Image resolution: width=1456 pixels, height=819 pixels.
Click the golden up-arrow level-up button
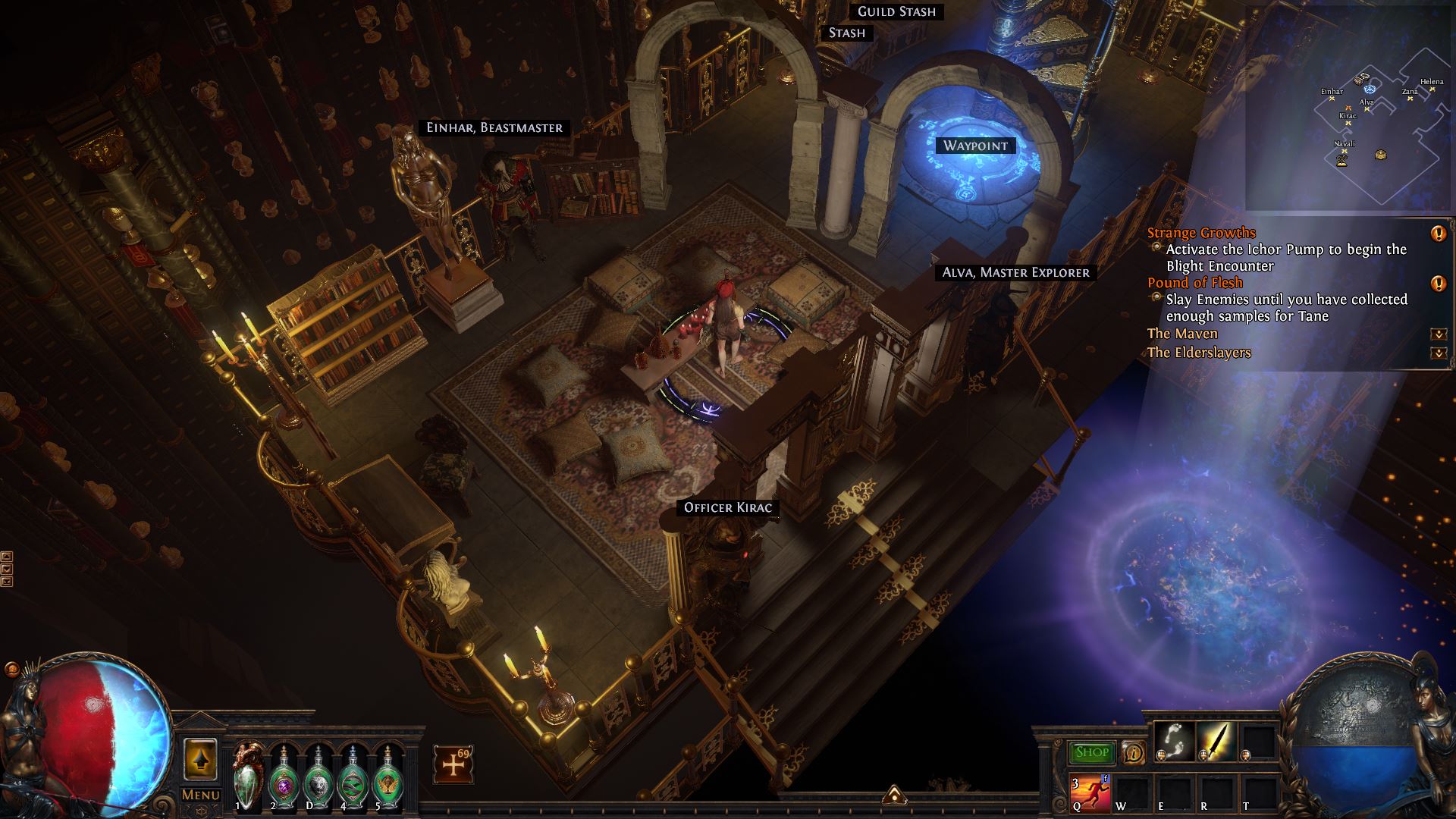pos(201,759)
